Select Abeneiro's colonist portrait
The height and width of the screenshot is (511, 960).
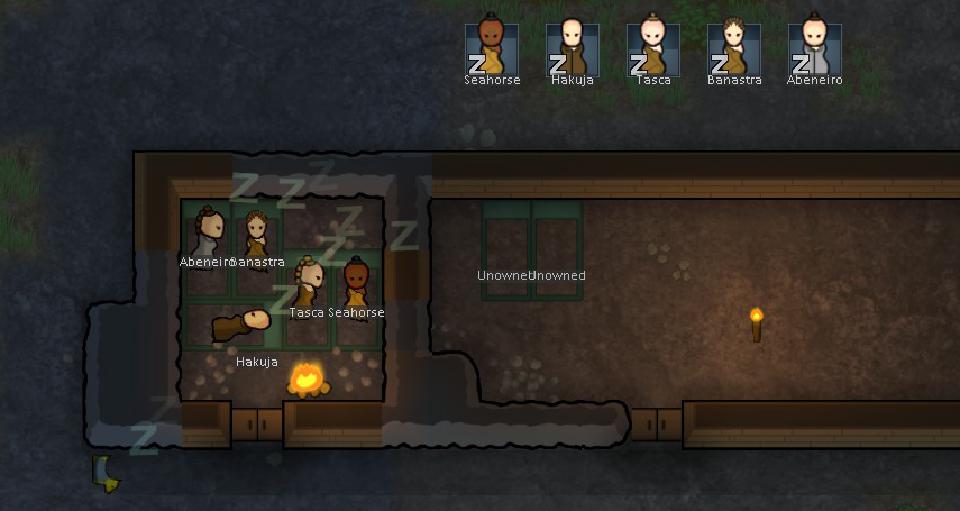(814, 48)
